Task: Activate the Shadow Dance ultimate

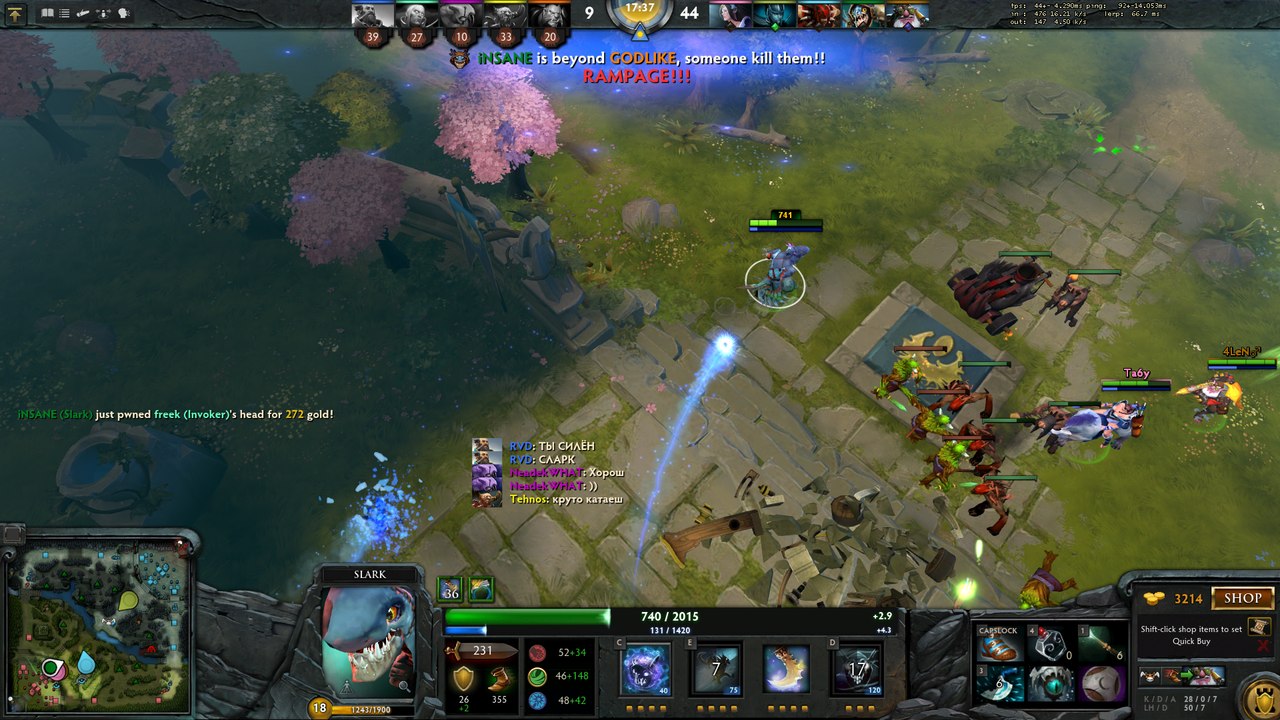Action: (x=856, y=668)
